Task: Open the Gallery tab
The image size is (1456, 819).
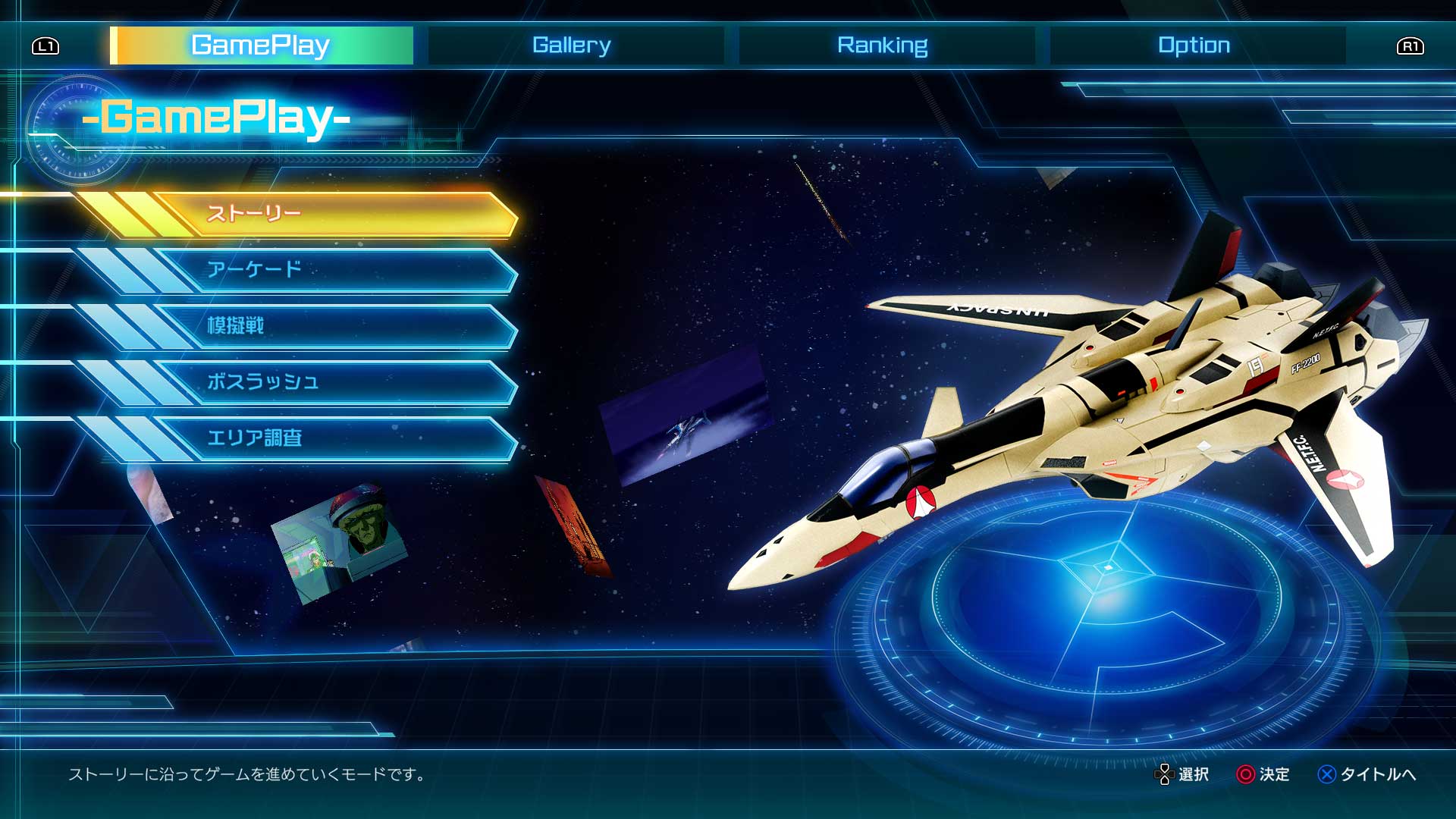Action: tap(572, 45)
